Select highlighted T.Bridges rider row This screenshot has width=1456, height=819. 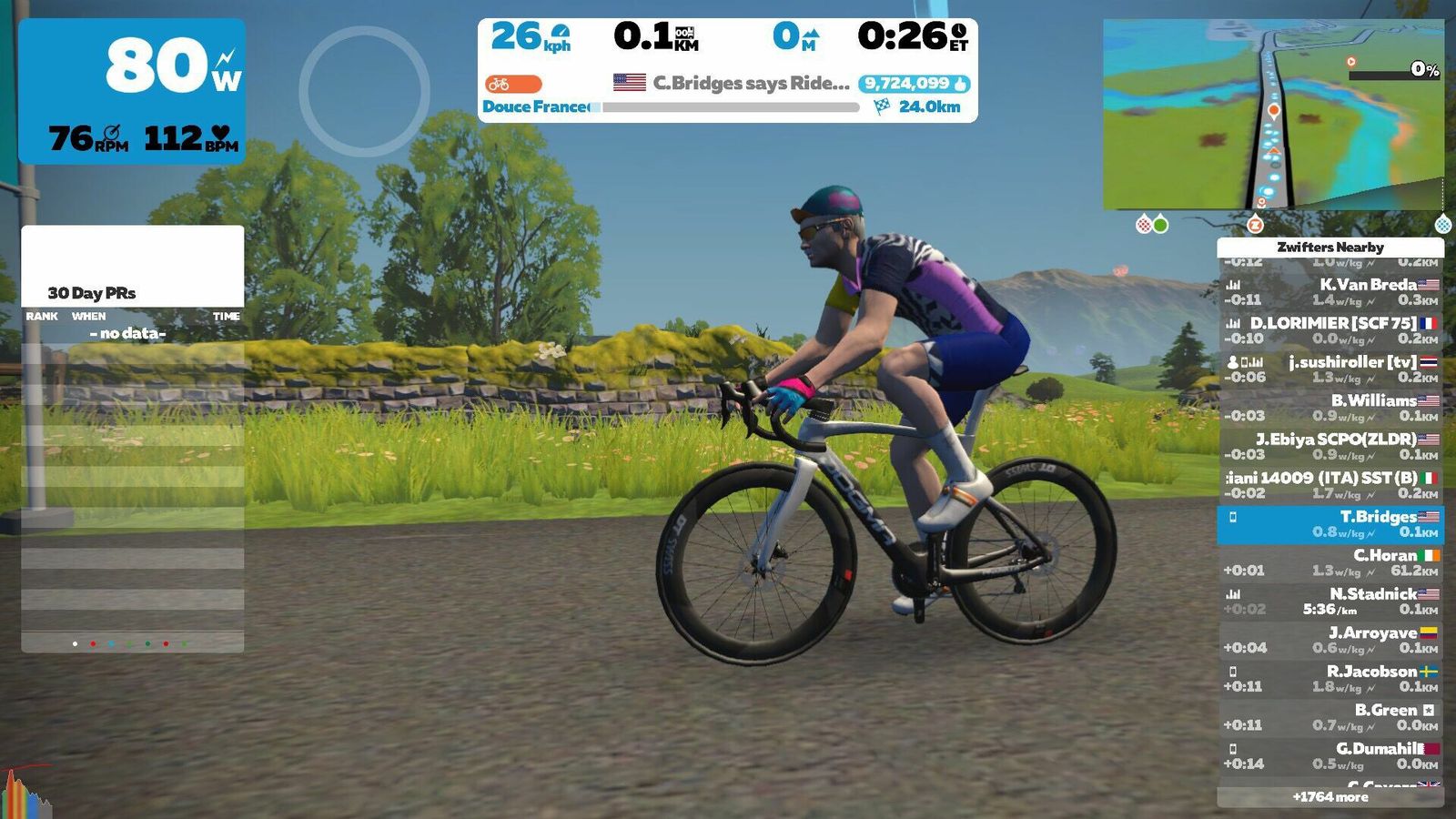pyautogui.click(x=1330, y=524)
